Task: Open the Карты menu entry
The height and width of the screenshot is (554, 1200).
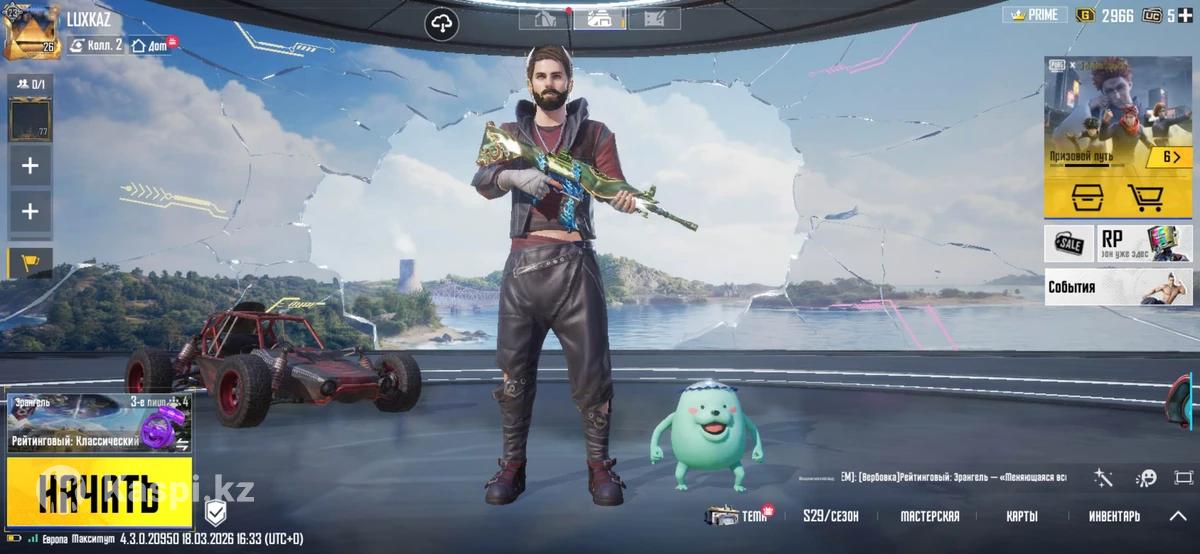Action: [x=1021, y=516]
